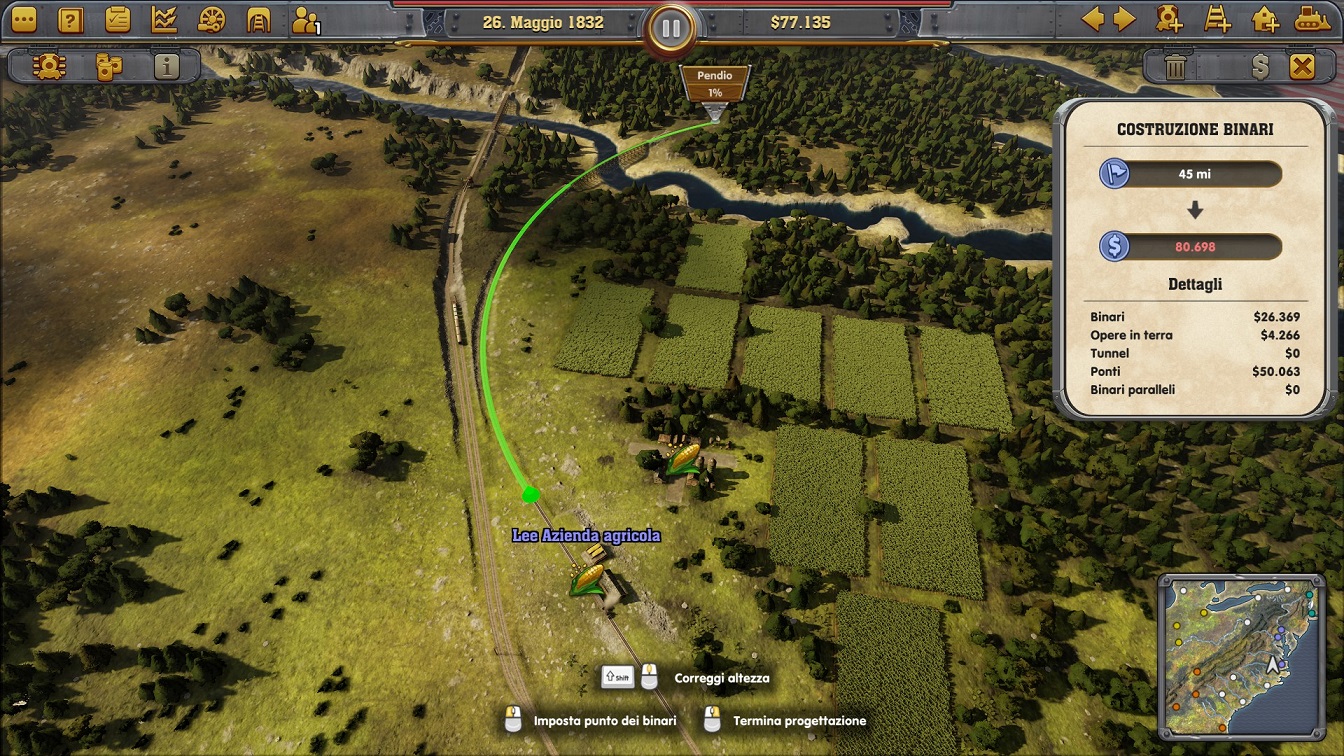The height and width of the screenshot is (756, 1344).
Task: Open the main menu ellipsis button
Action: 22,19
